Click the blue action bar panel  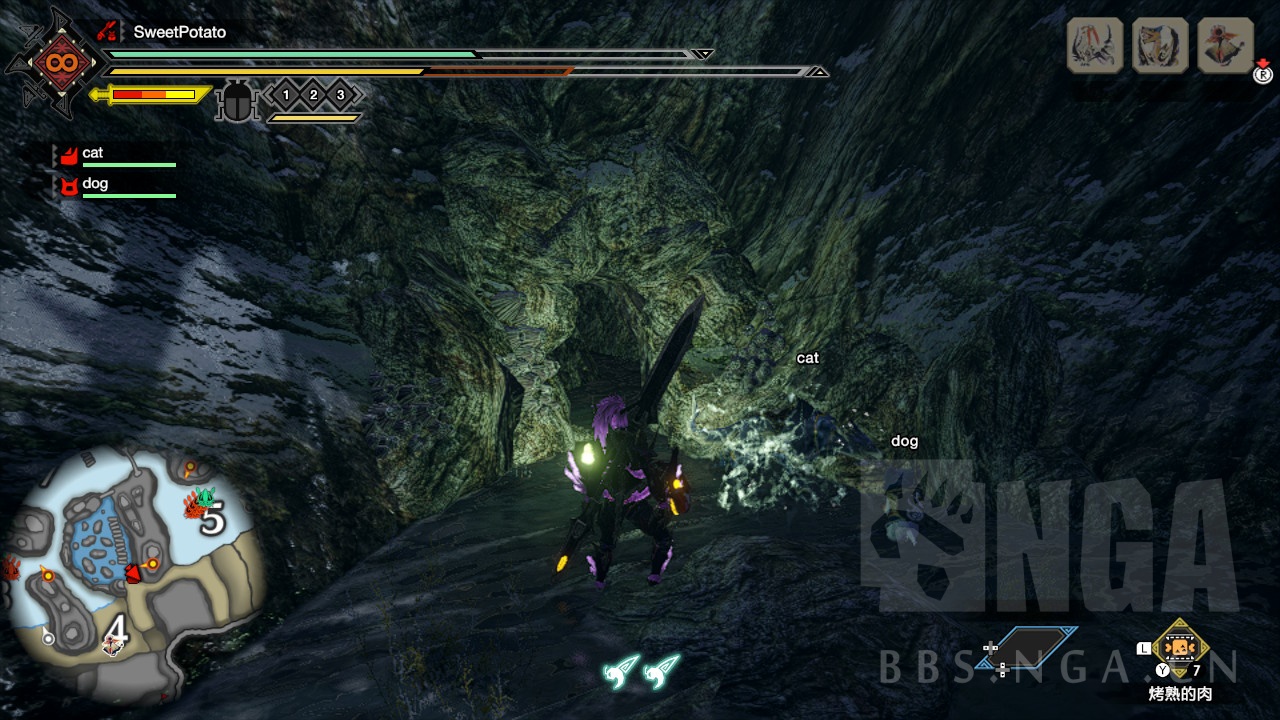pos(1038,646)
